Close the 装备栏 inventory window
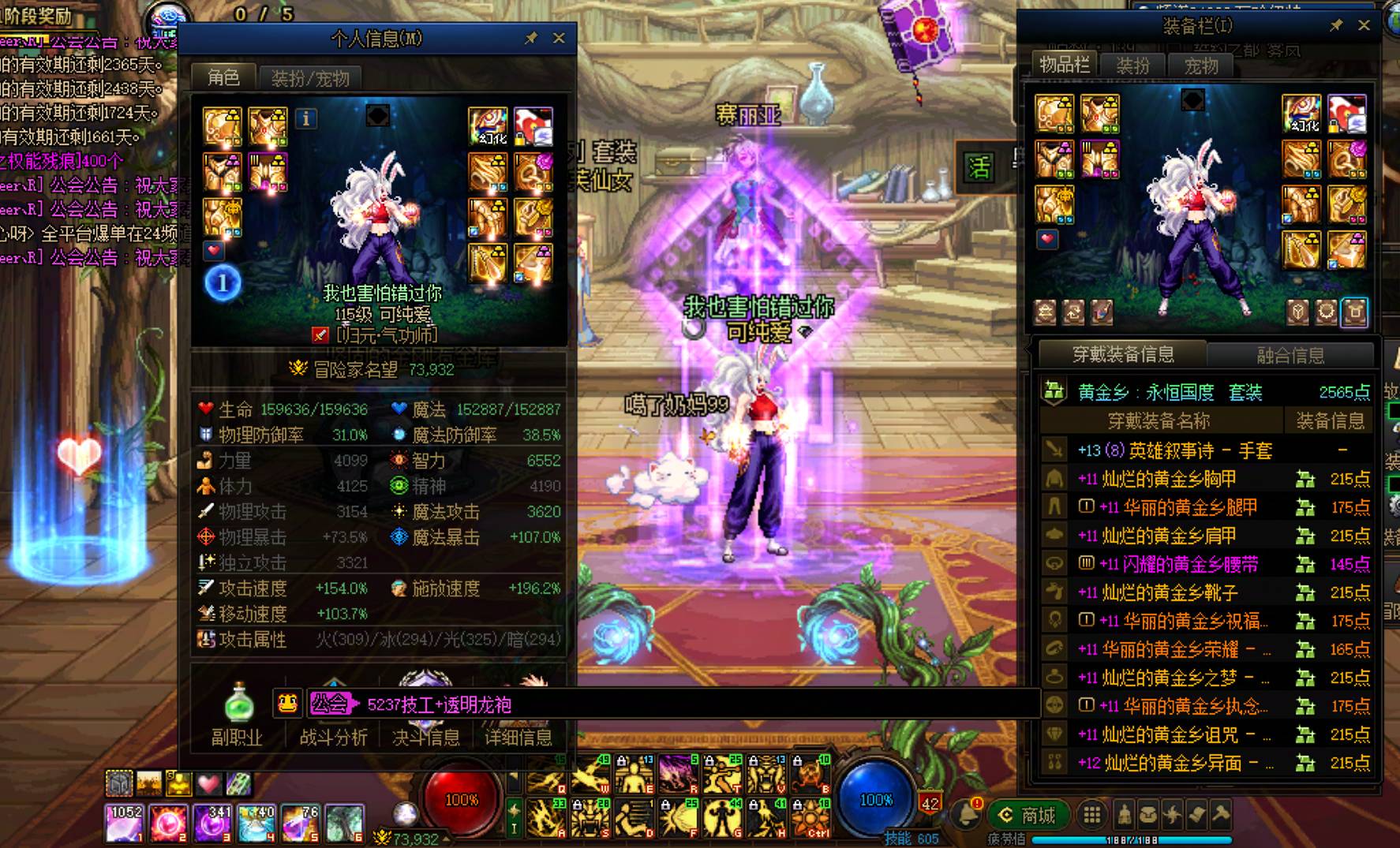This screenshot has height=848, width=1400. (x=1364, y=25)
